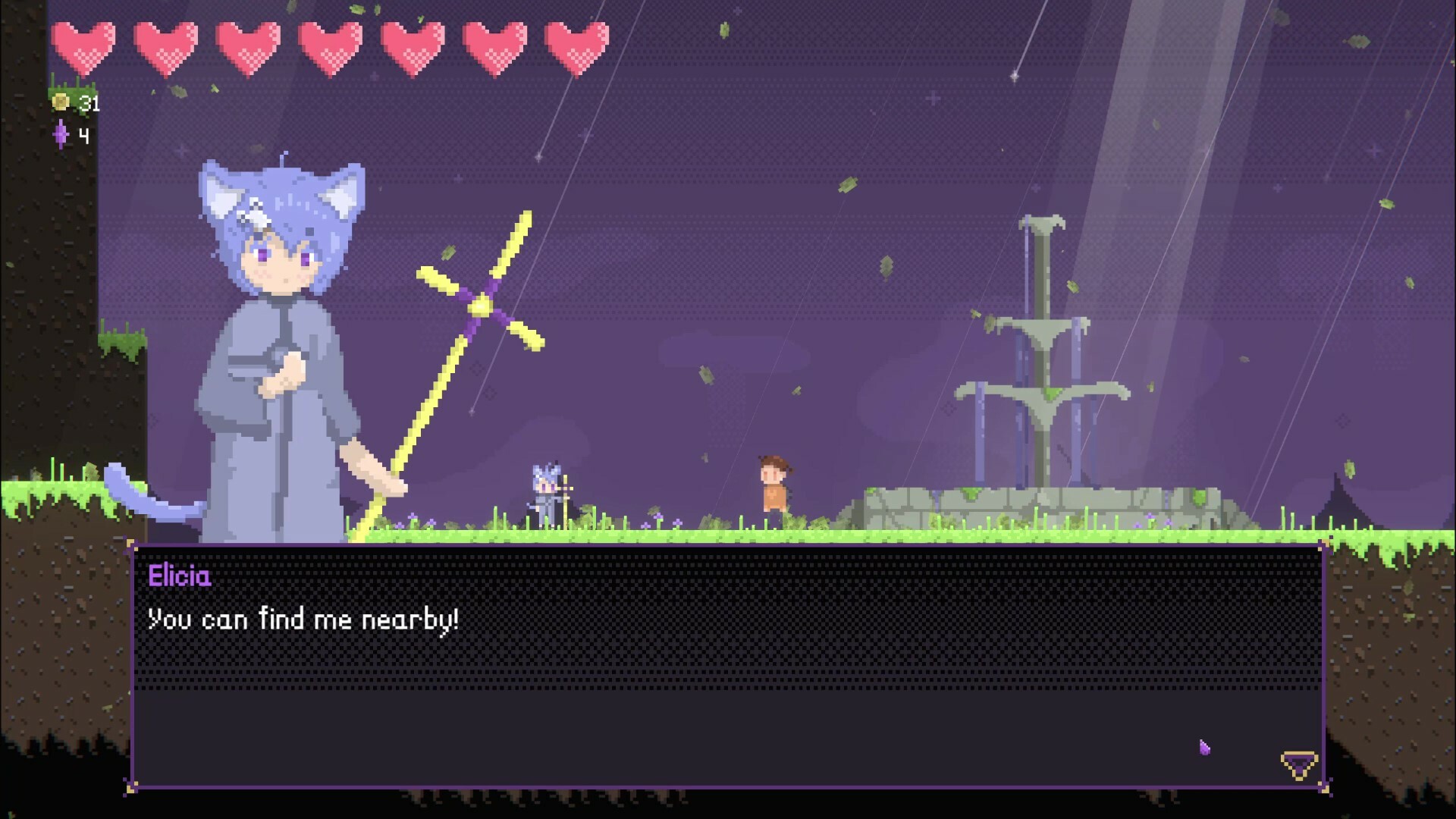Select the first heart in the health bar
Image resolution: width=1456 pixels, height=819 pixels.
pos(83,45)
